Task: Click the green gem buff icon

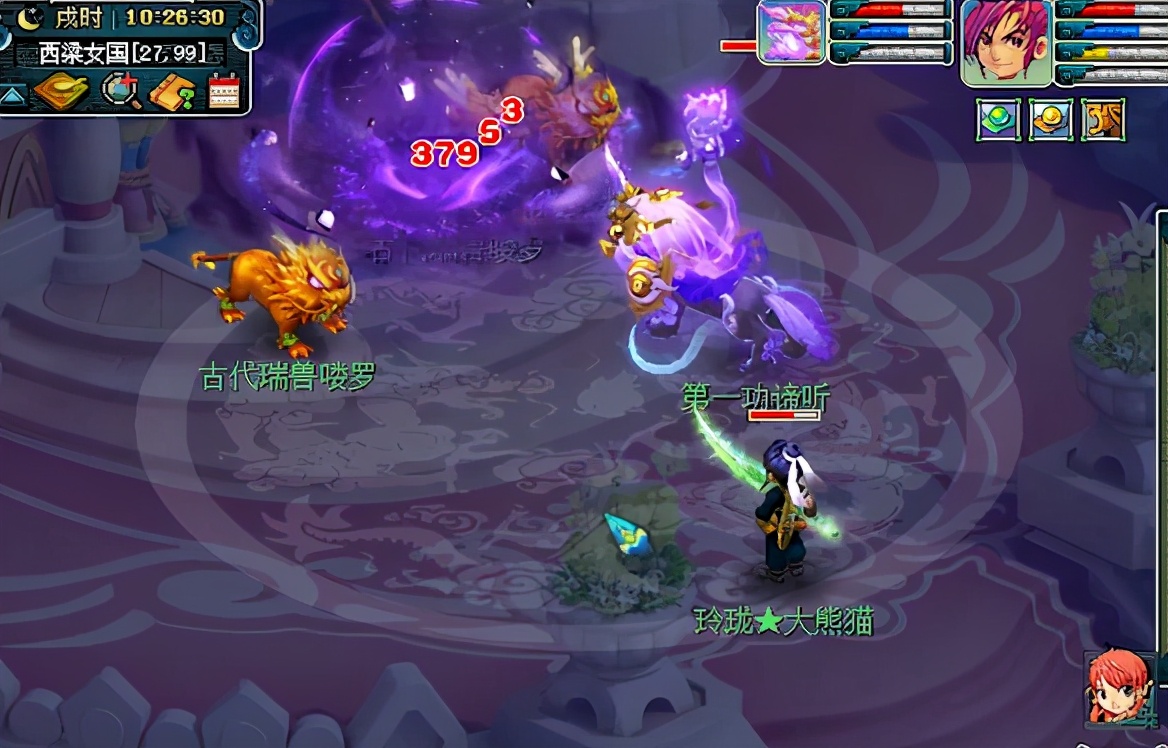Action: pos(998,120)
